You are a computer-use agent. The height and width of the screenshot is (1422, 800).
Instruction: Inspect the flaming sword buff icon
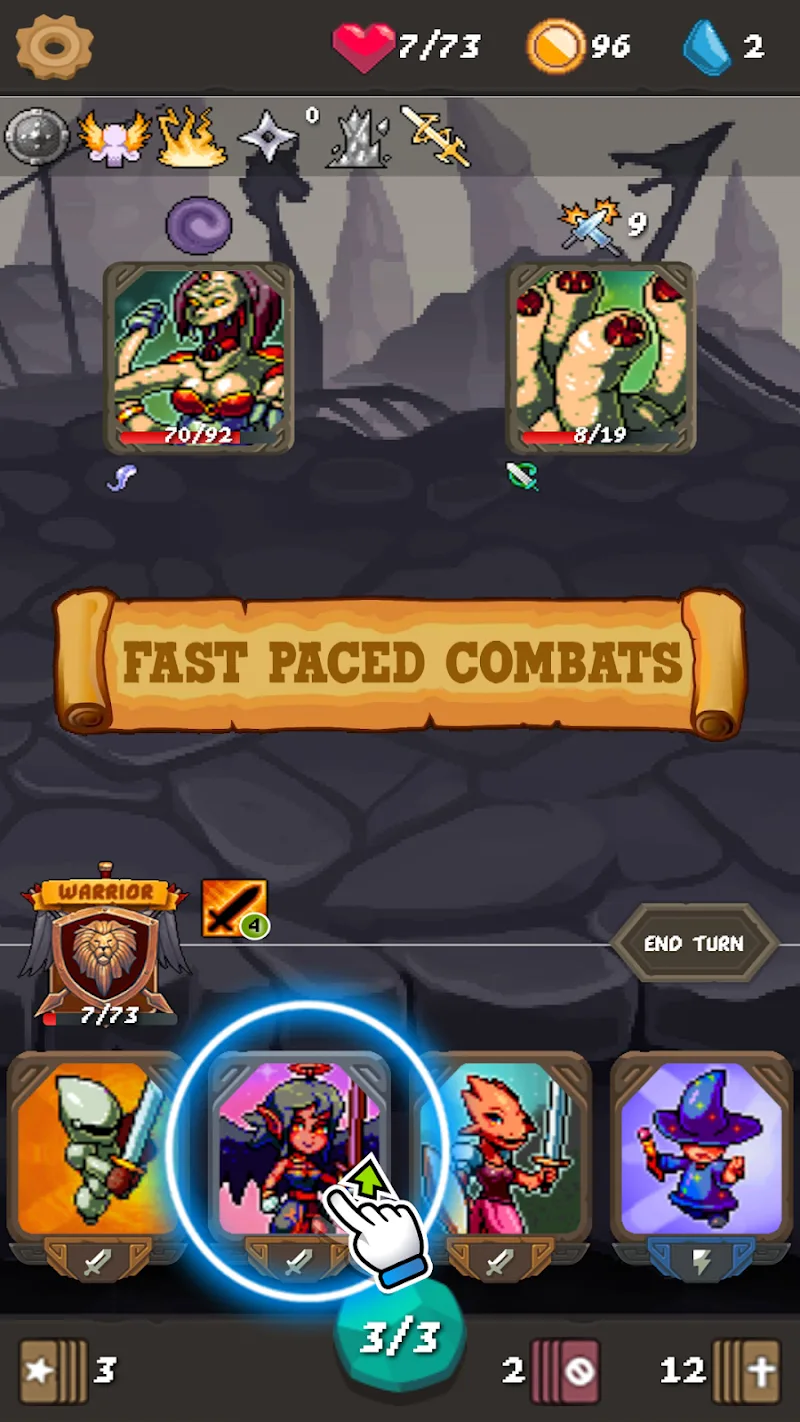pyautogui.click(x=233, y=908)
